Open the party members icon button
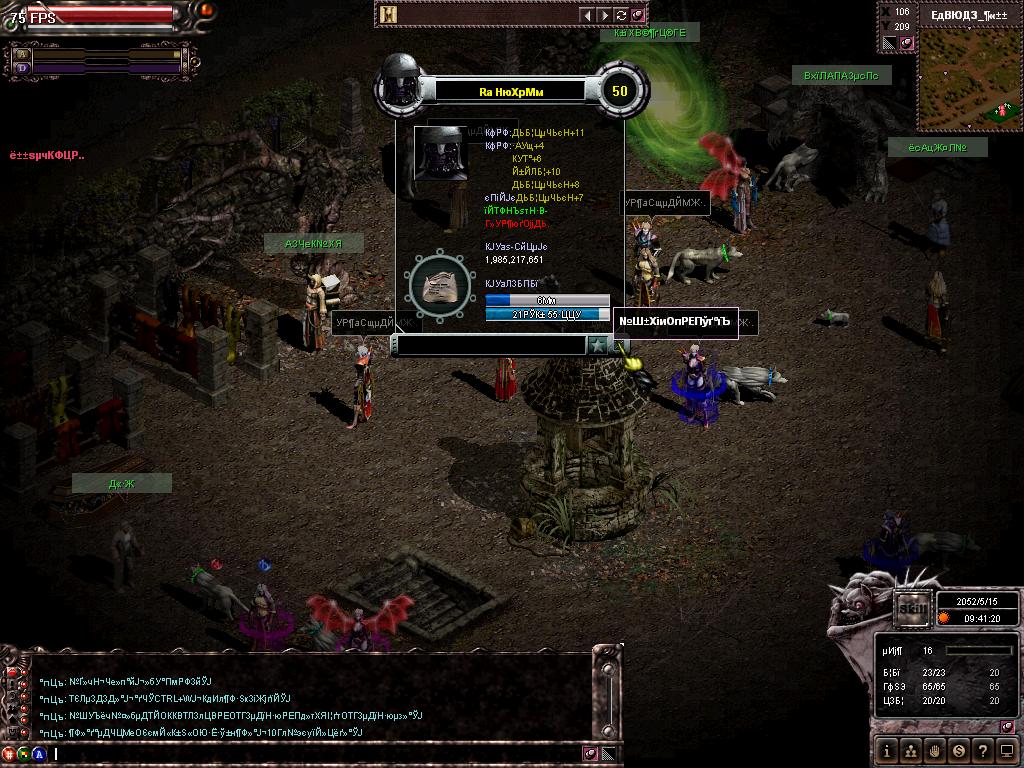The image size is (1024, 768). [911, 749]
